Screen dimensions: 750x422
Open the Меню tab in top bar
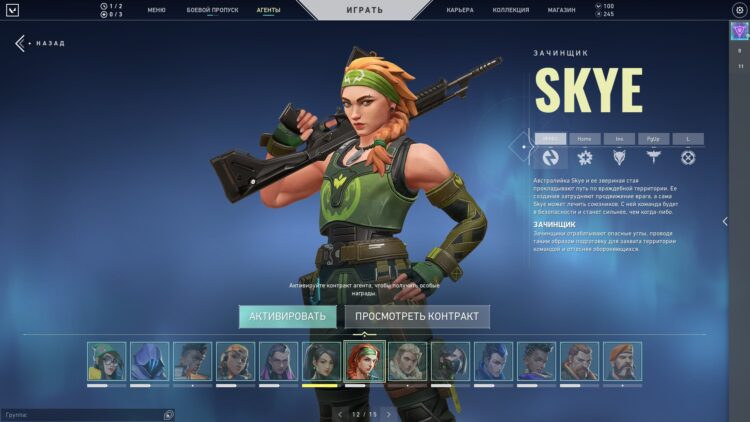point(157,10)
